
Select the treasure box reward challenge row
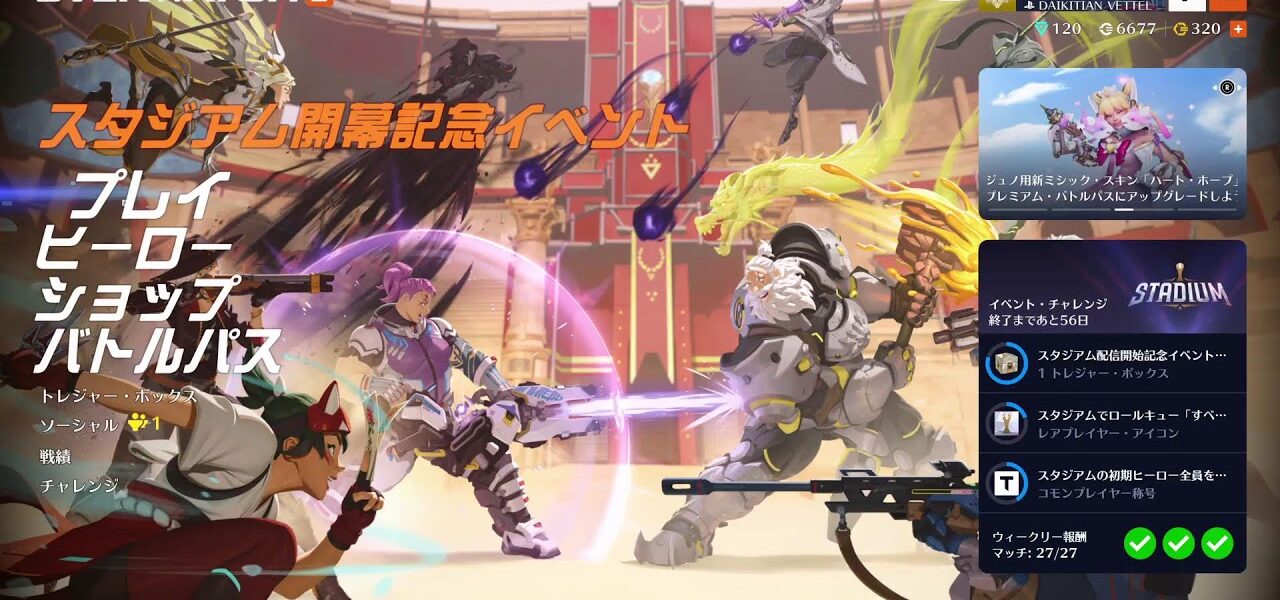tap(1112, 364)
